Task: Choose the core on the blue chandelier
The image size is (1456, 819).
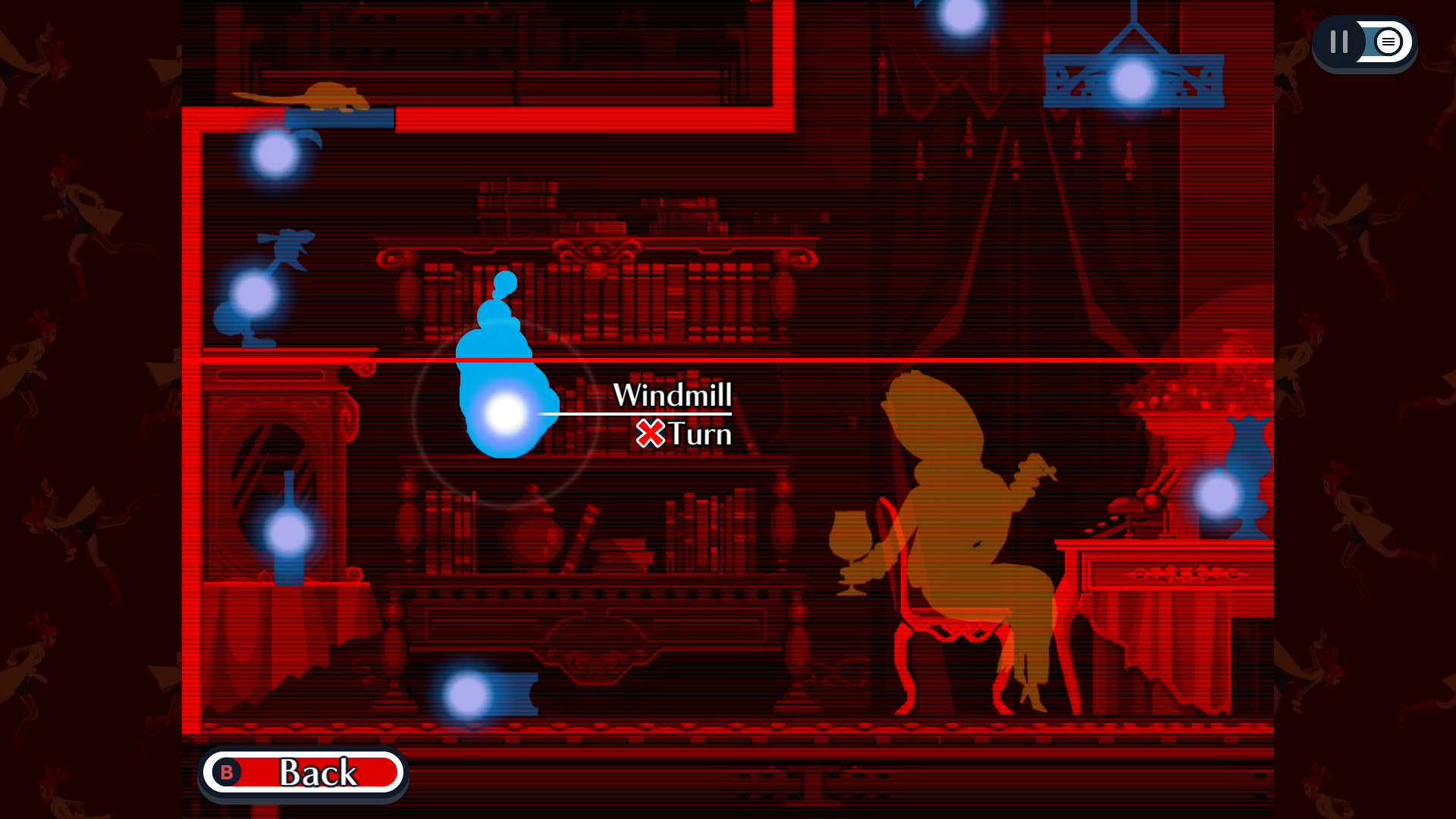Action: click(x=1133, y=81)
